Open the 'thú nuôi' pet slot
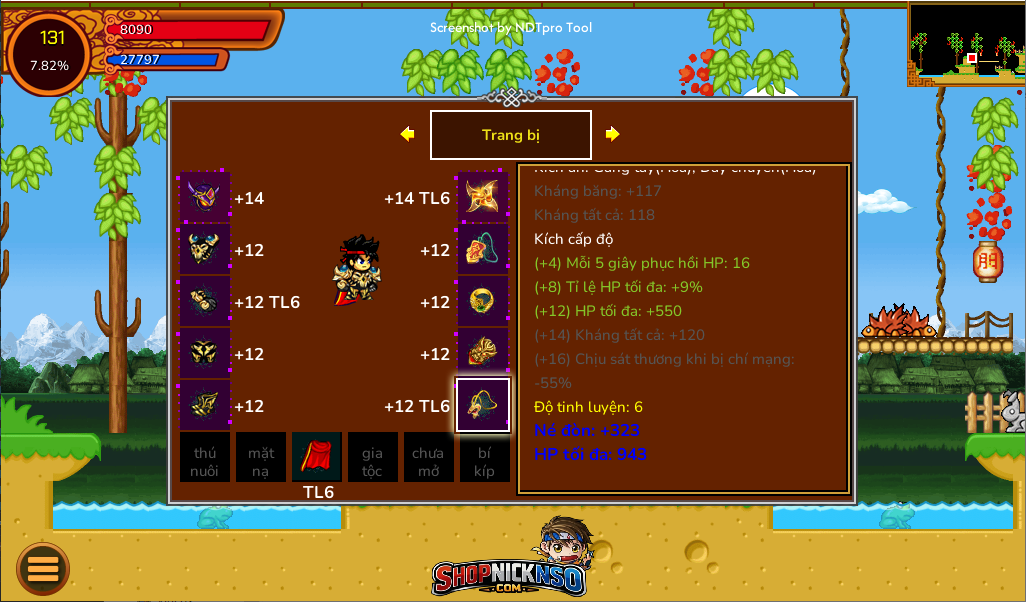This screenshot has height=602, width=1026. pyautogui.click(x=205, y=457)
